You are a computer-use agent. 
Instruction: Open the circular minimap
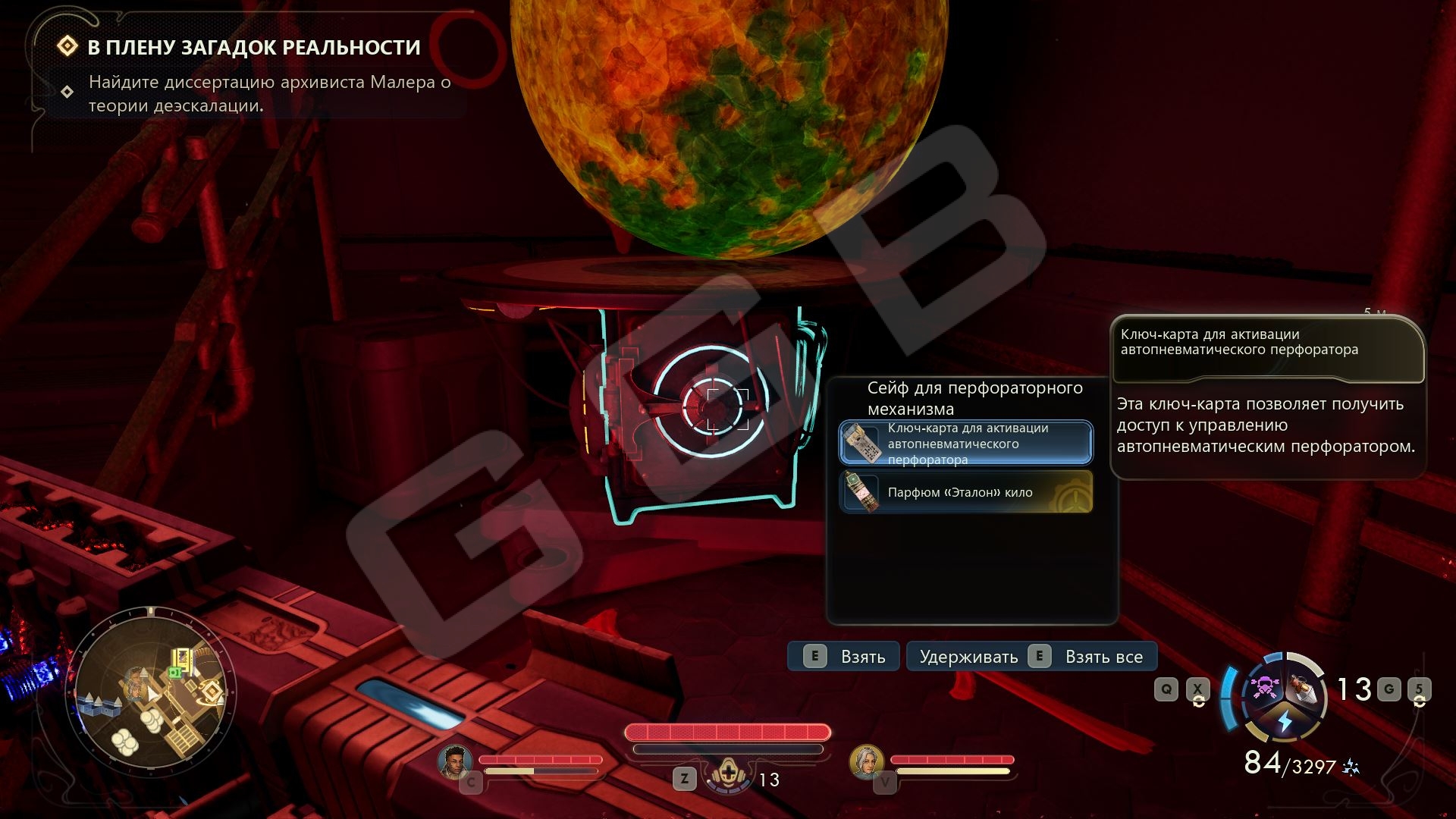tap(152, 691)
